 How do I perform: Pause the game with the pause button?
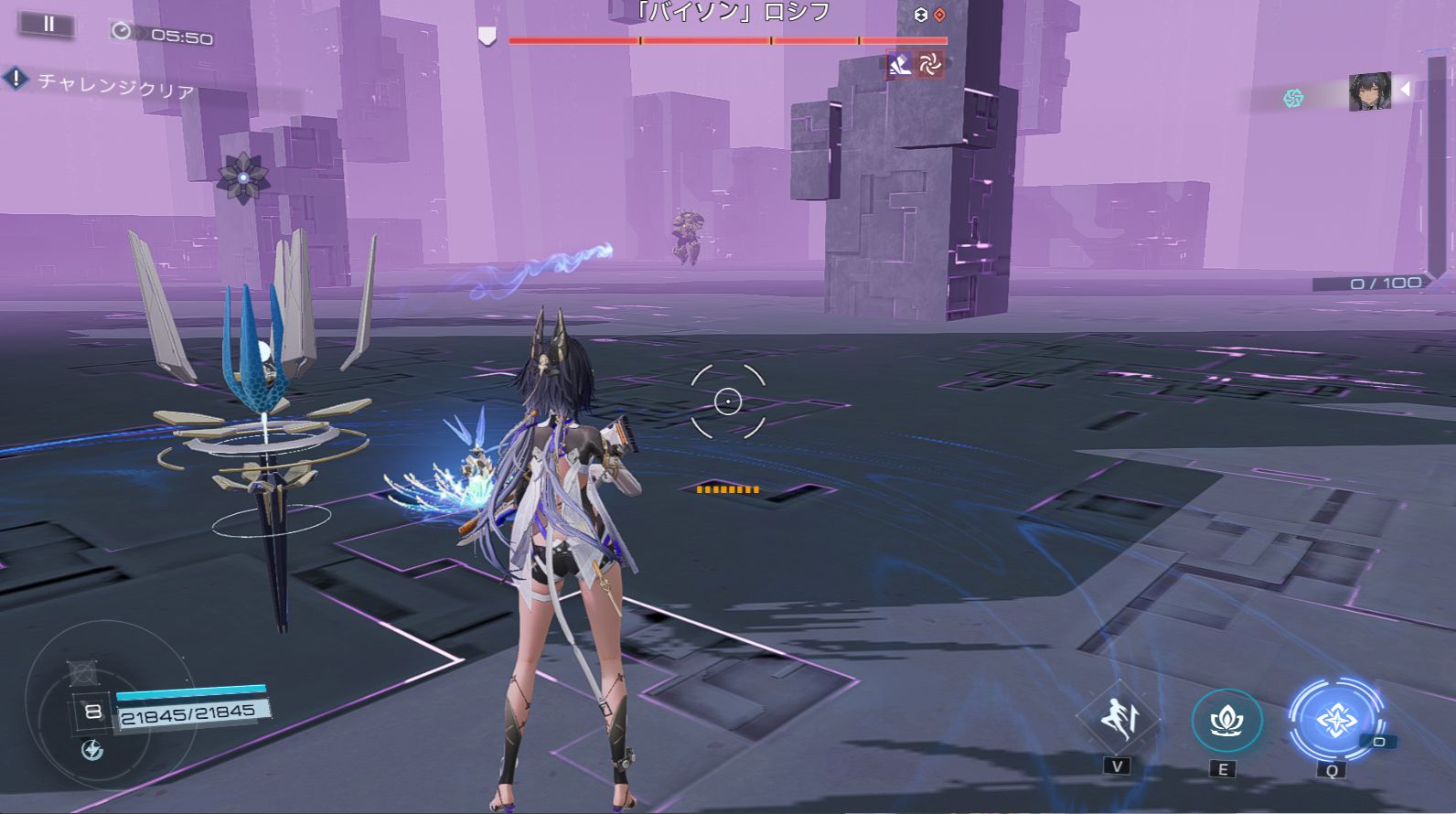click(x=48, y=25)
